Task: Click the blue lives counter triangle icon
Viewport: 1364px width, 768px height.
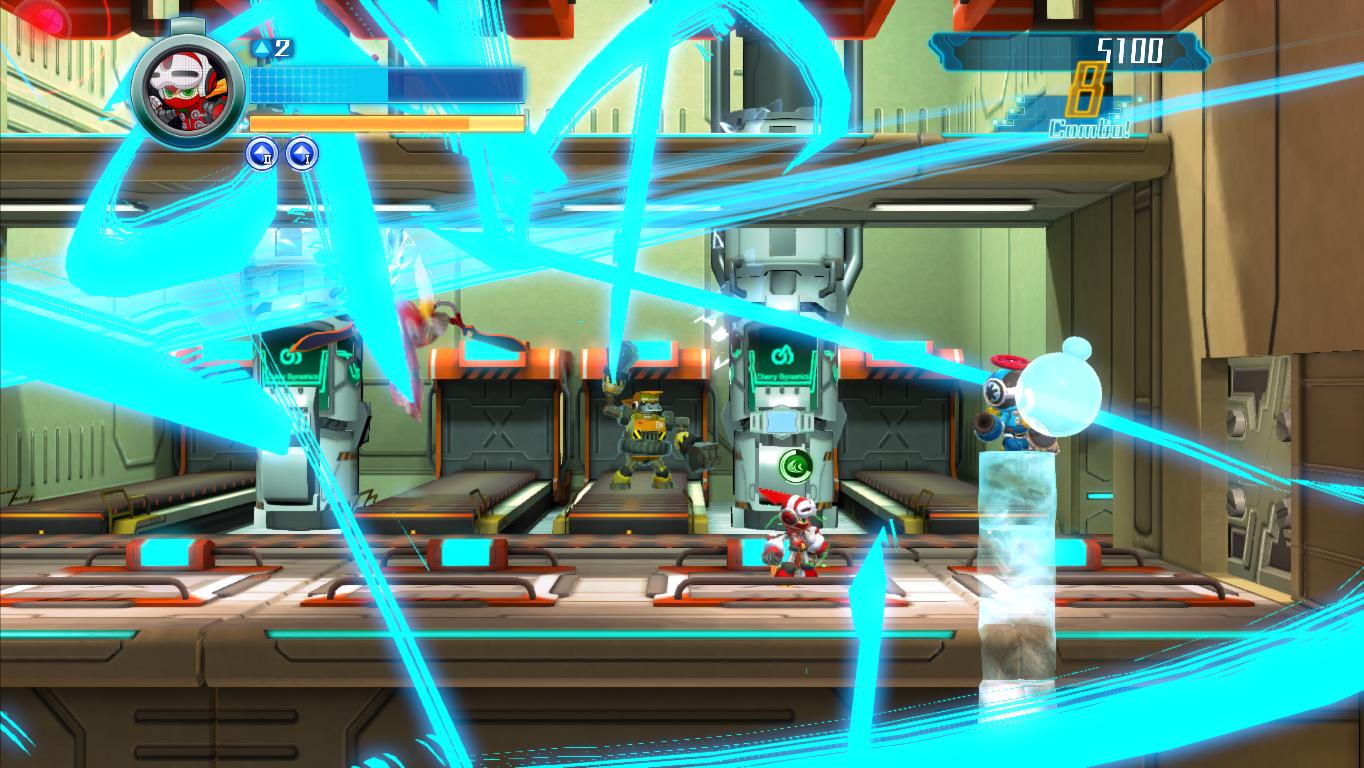Action: point(263,47)
